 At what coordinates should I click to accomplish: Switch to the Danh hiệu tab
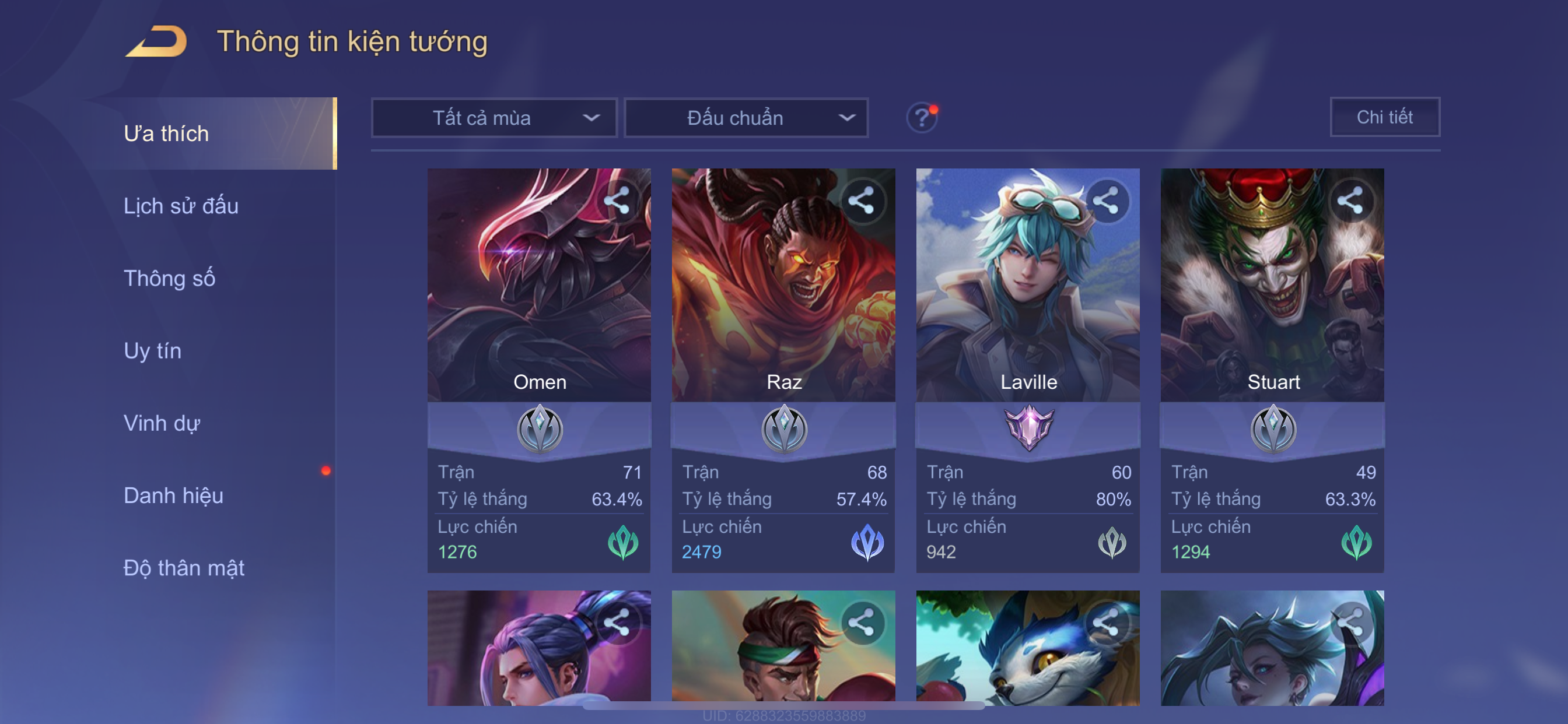click(173, 495)
